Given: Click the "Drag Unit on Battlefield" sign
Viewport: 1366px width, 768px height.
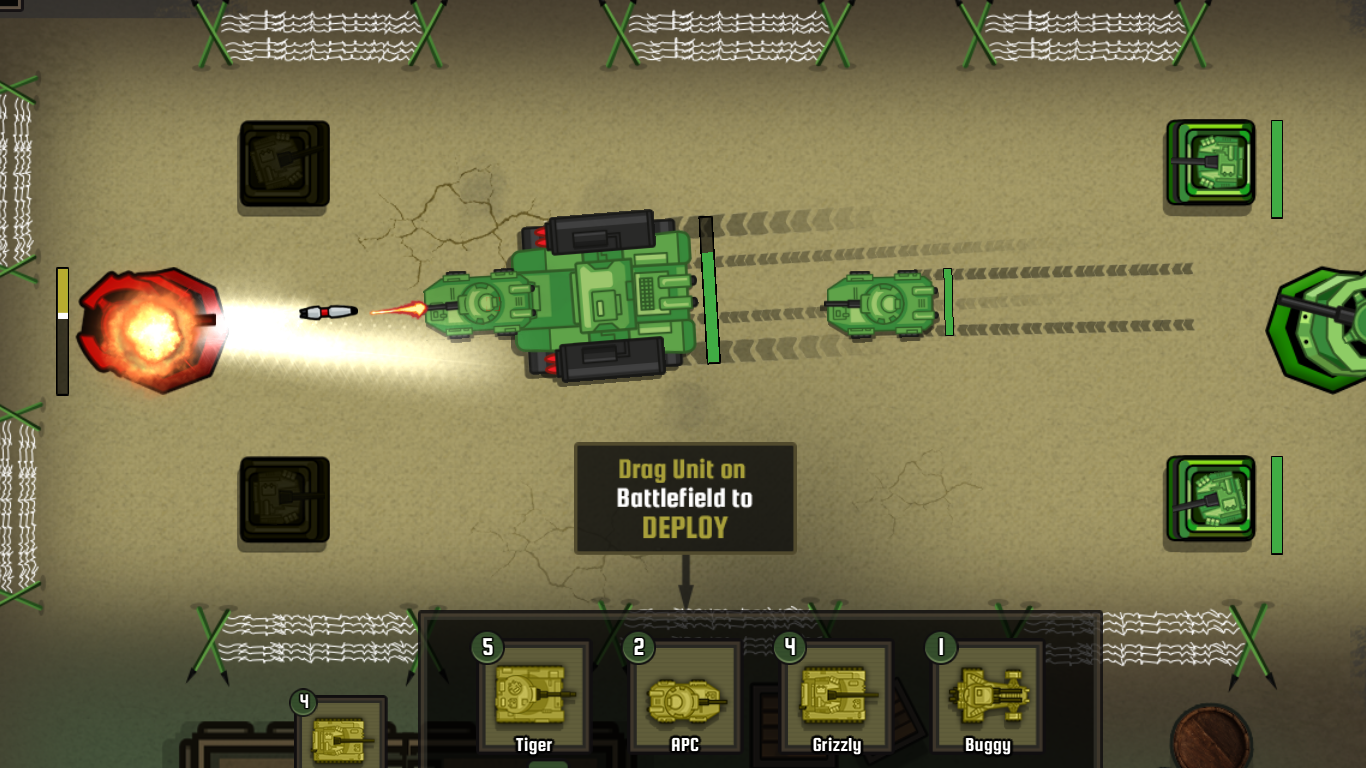Looking at the screenshot, I should coord(686,497).
